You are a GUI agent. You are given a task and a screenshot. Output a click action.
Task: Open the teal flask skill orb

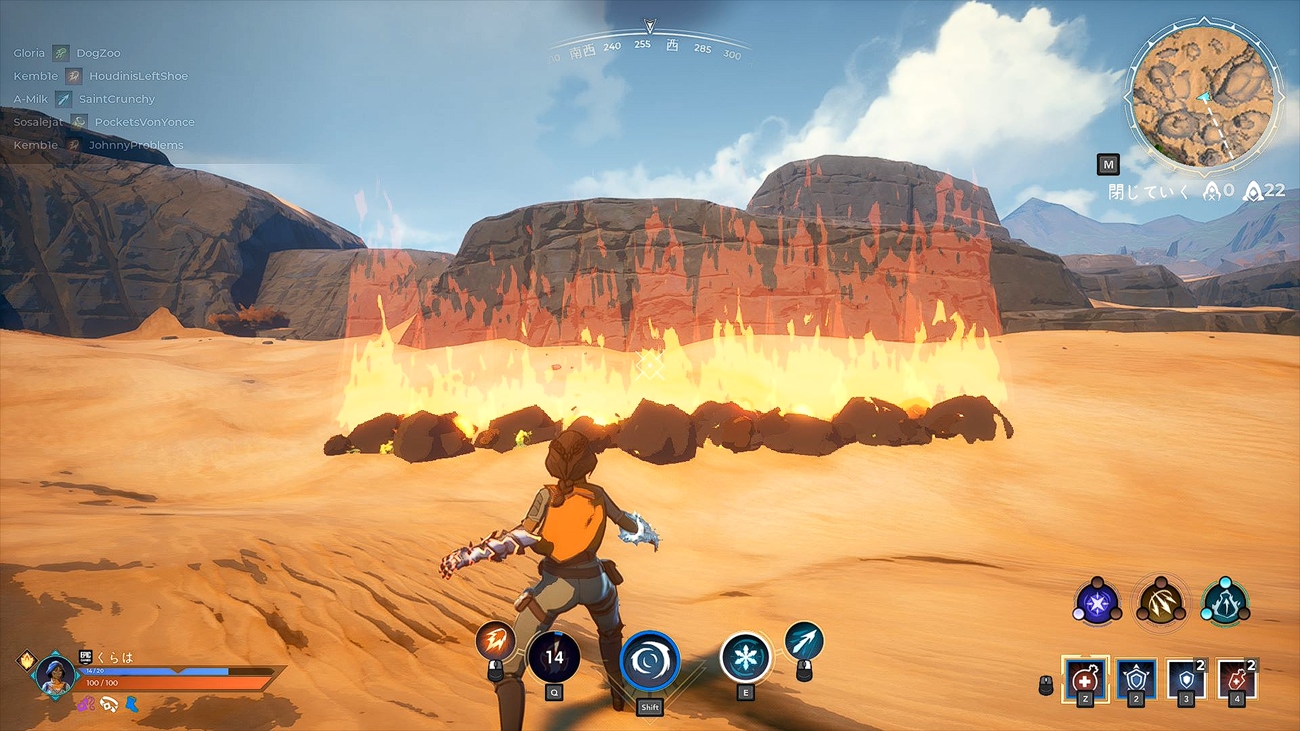(1226, 603)
